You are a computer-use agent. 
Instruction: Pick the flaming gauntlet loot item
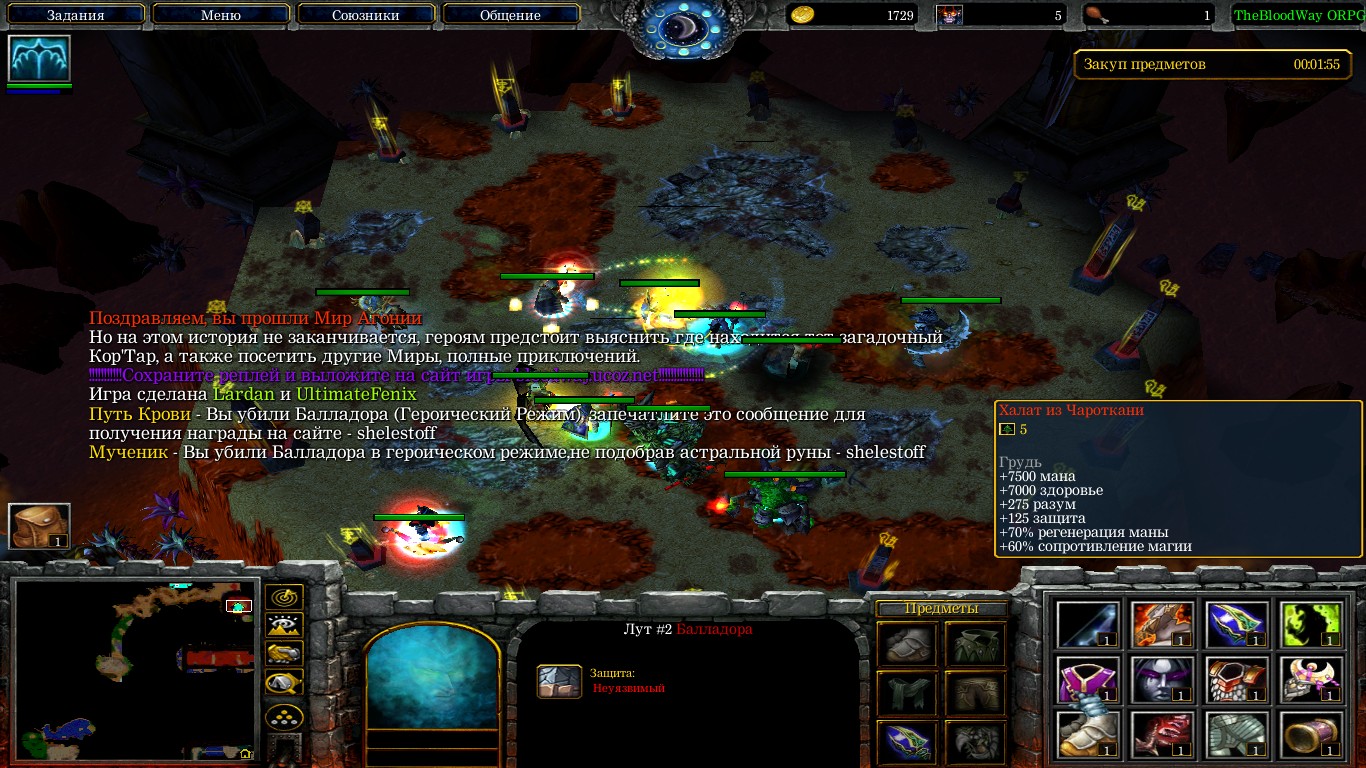point(1161,624)
